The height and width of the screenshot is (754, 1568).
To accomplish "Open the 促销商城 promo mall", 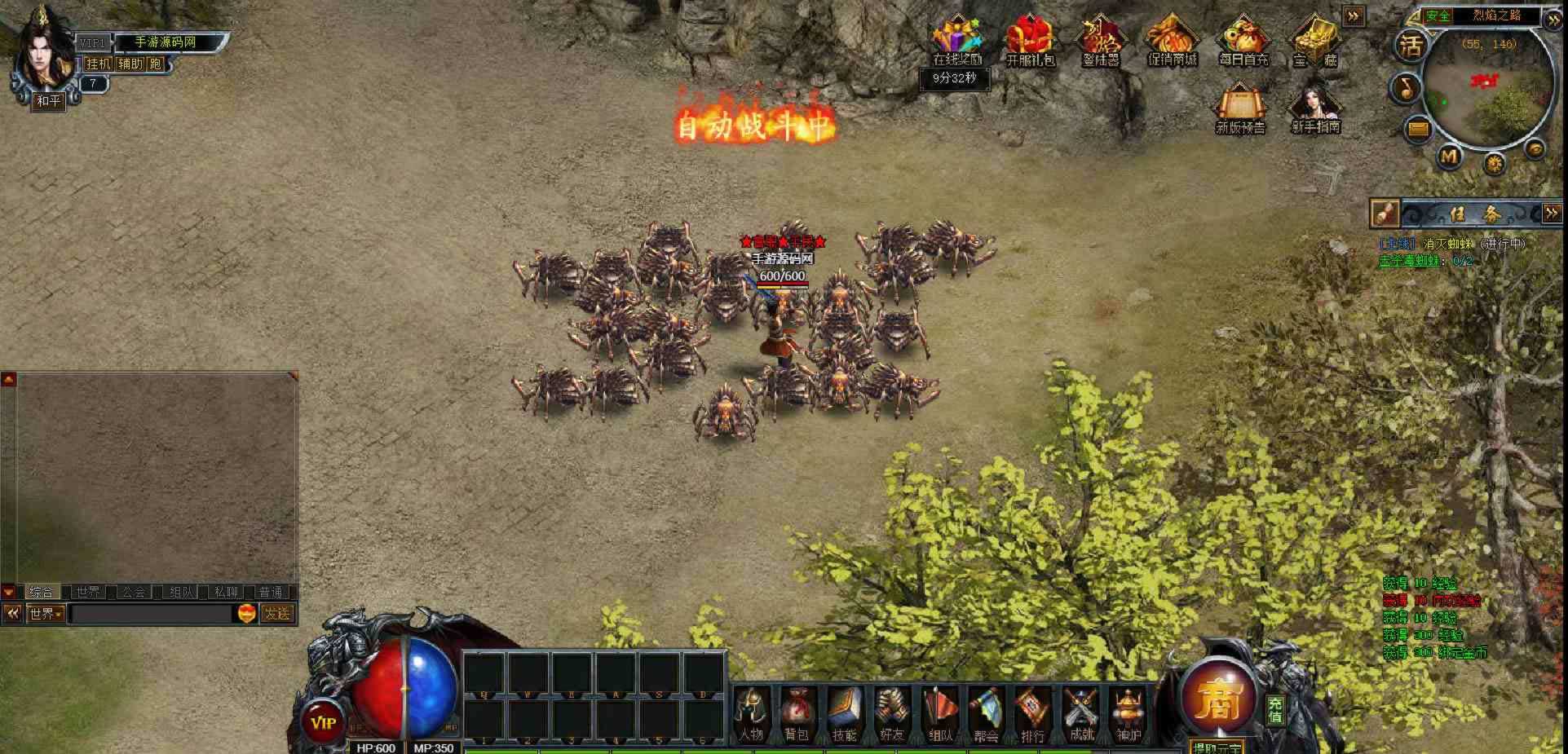I will (1172, 41).
